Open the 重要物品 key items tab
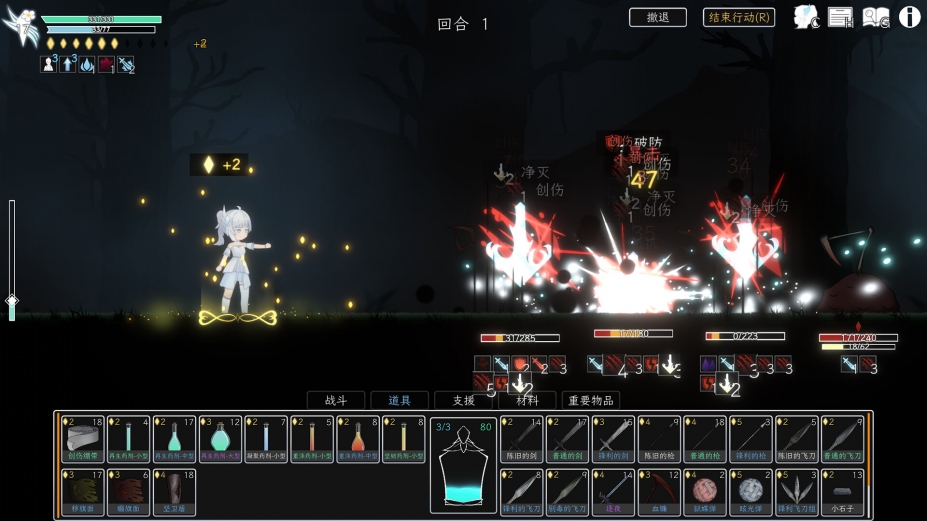Image resolution: width=927 pixels, height=521 pixels. tap(591, 400)
